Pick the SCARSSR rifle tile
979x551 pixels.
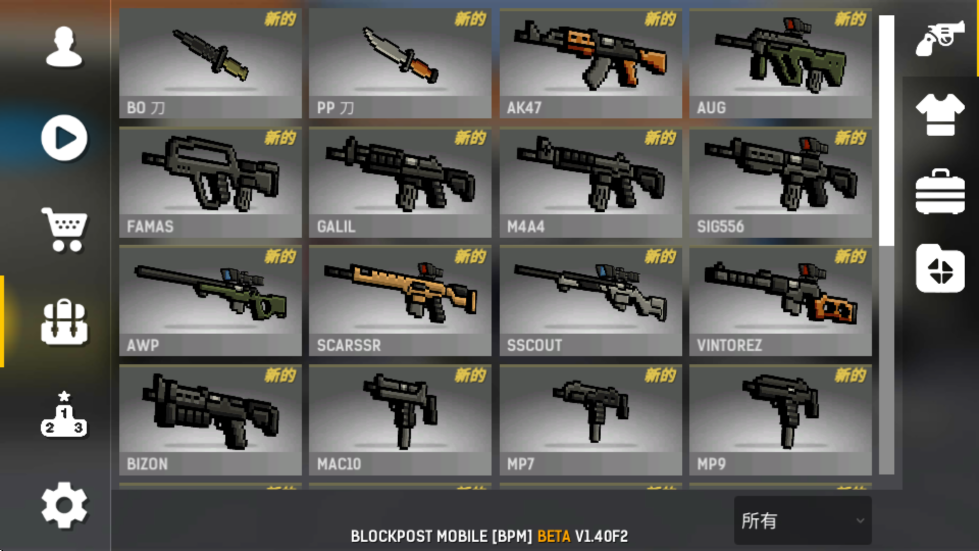(400, 301)
